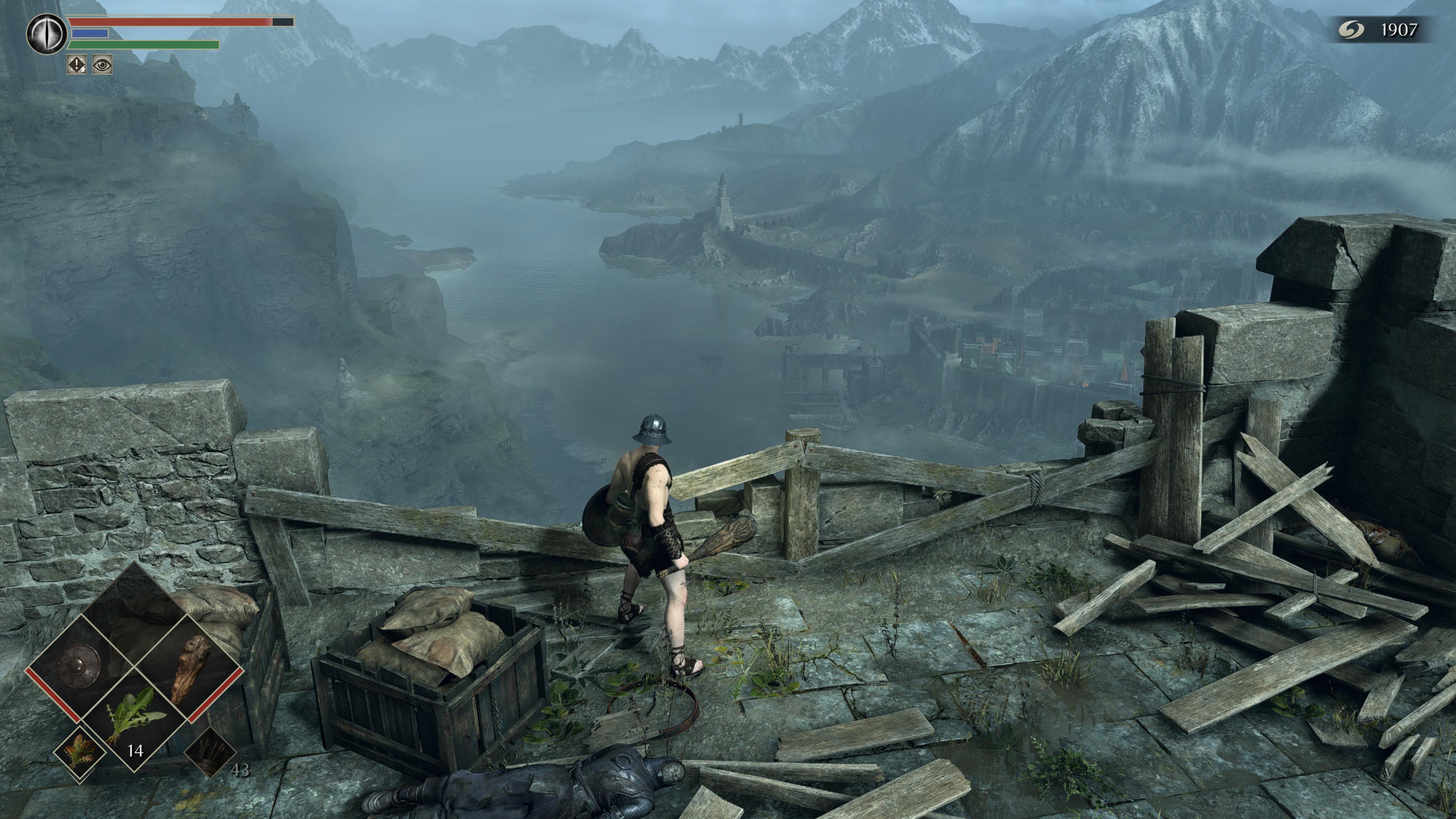Click the exclamation diamond status icon
Viewport: 1456px width, 819px height.
77,65
